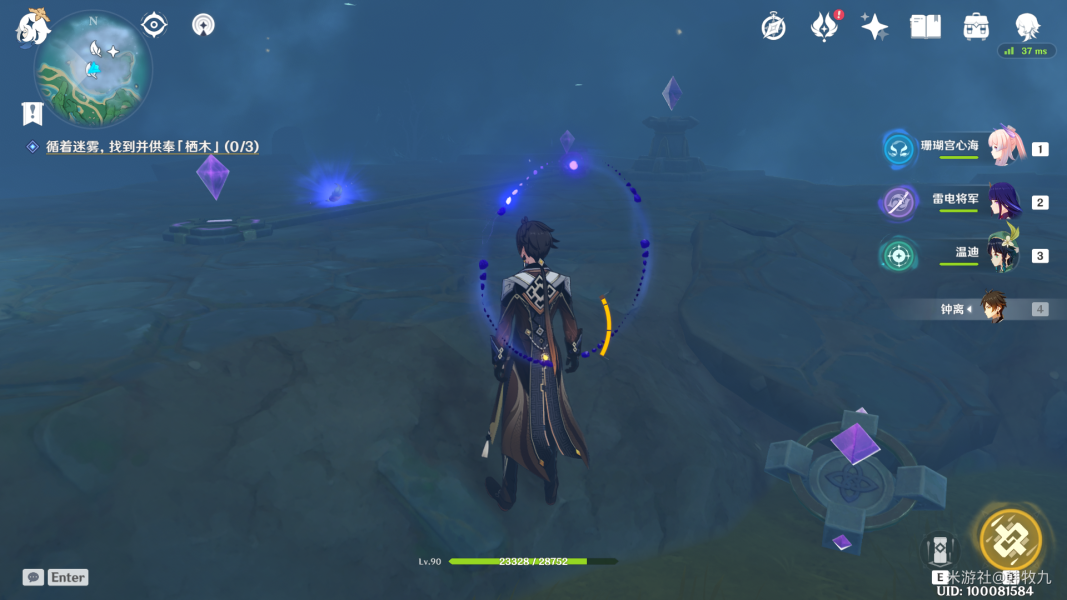Open the quest log banner icon

point(32,113)
